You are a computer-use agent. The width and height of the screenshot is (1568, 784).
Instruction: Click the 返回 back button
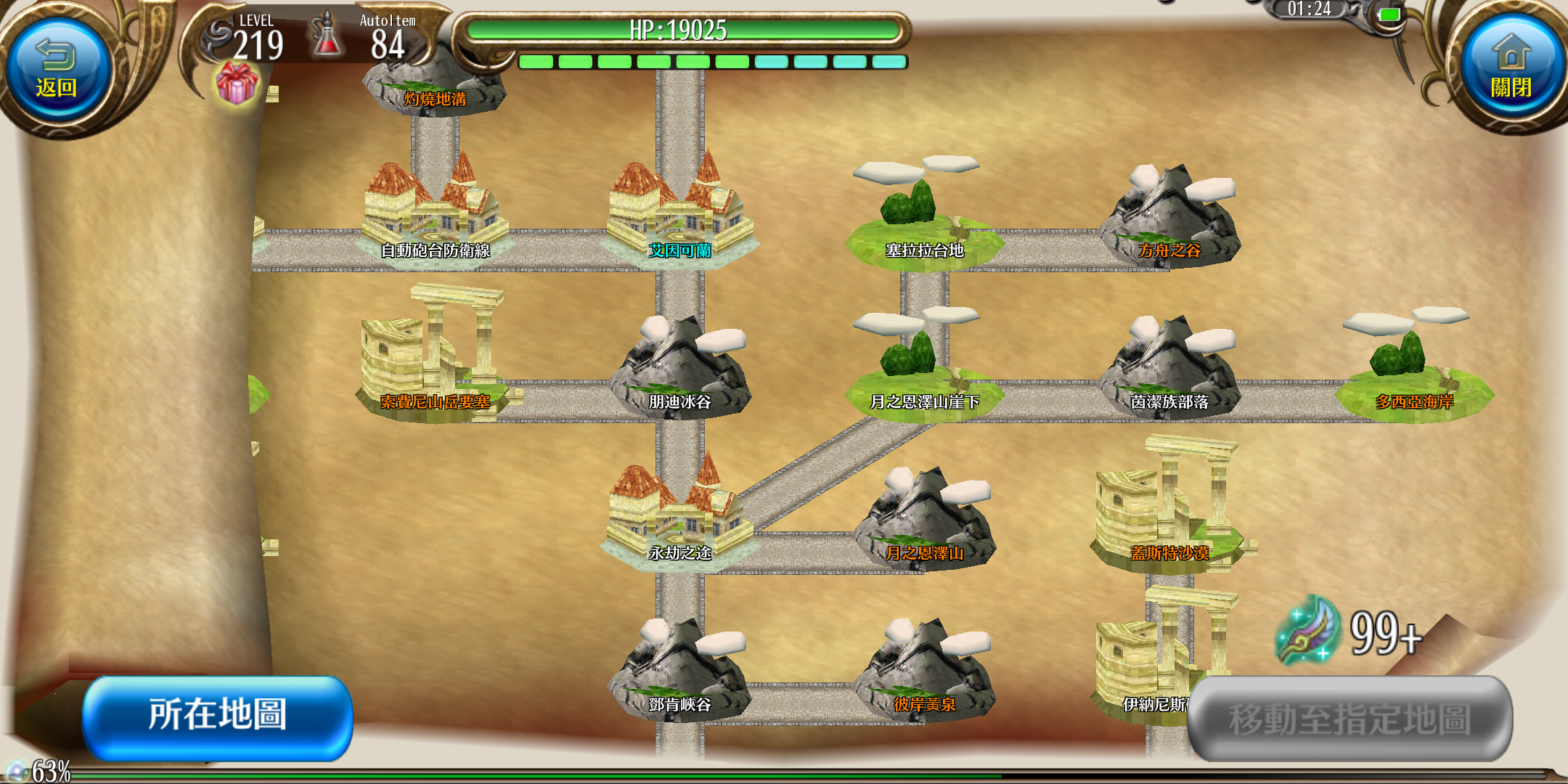[57, 70]
